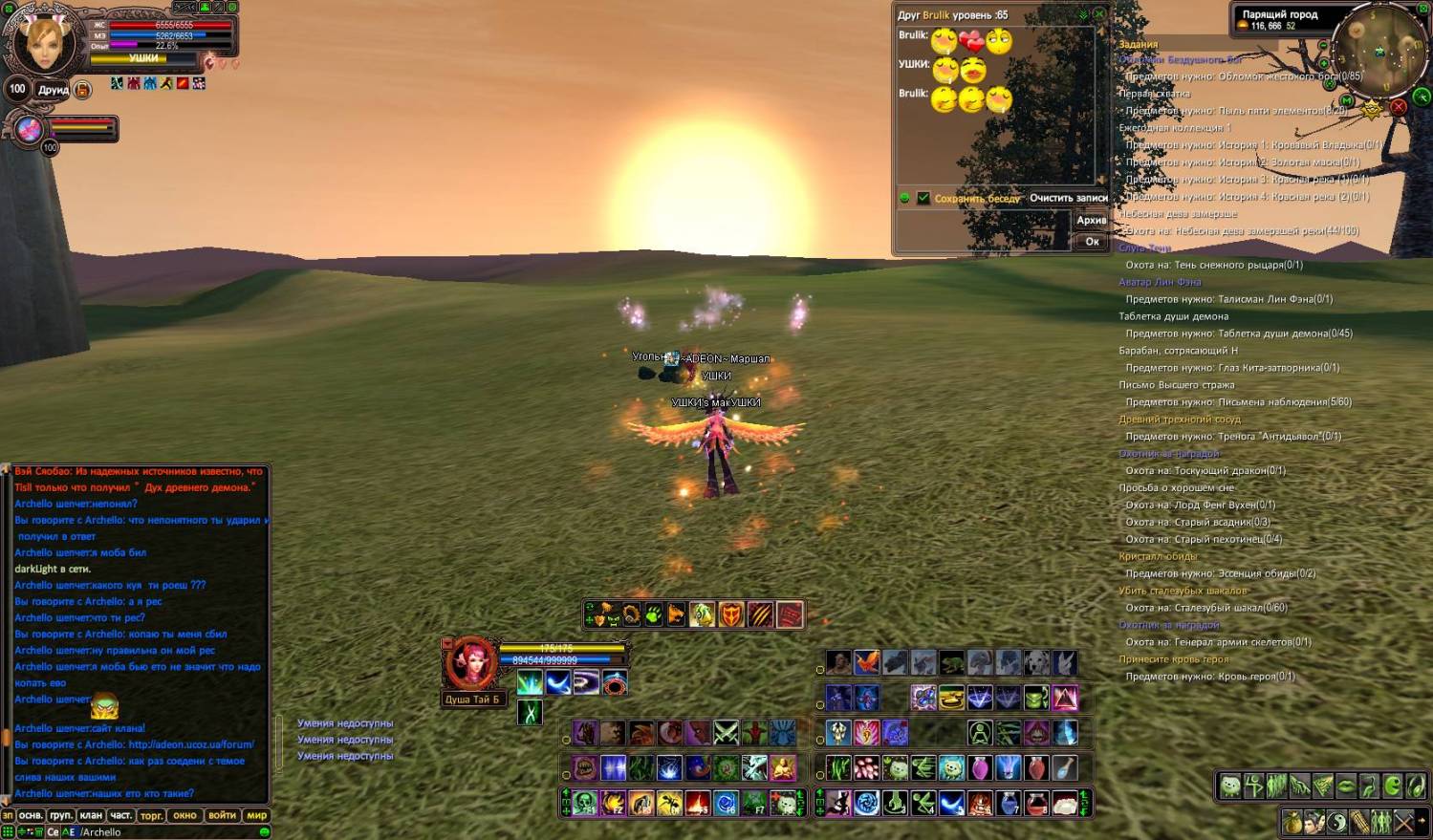Toggle the Сохранить беседу checkbox
Screen dimensions: 1433x840
[923, 198]
